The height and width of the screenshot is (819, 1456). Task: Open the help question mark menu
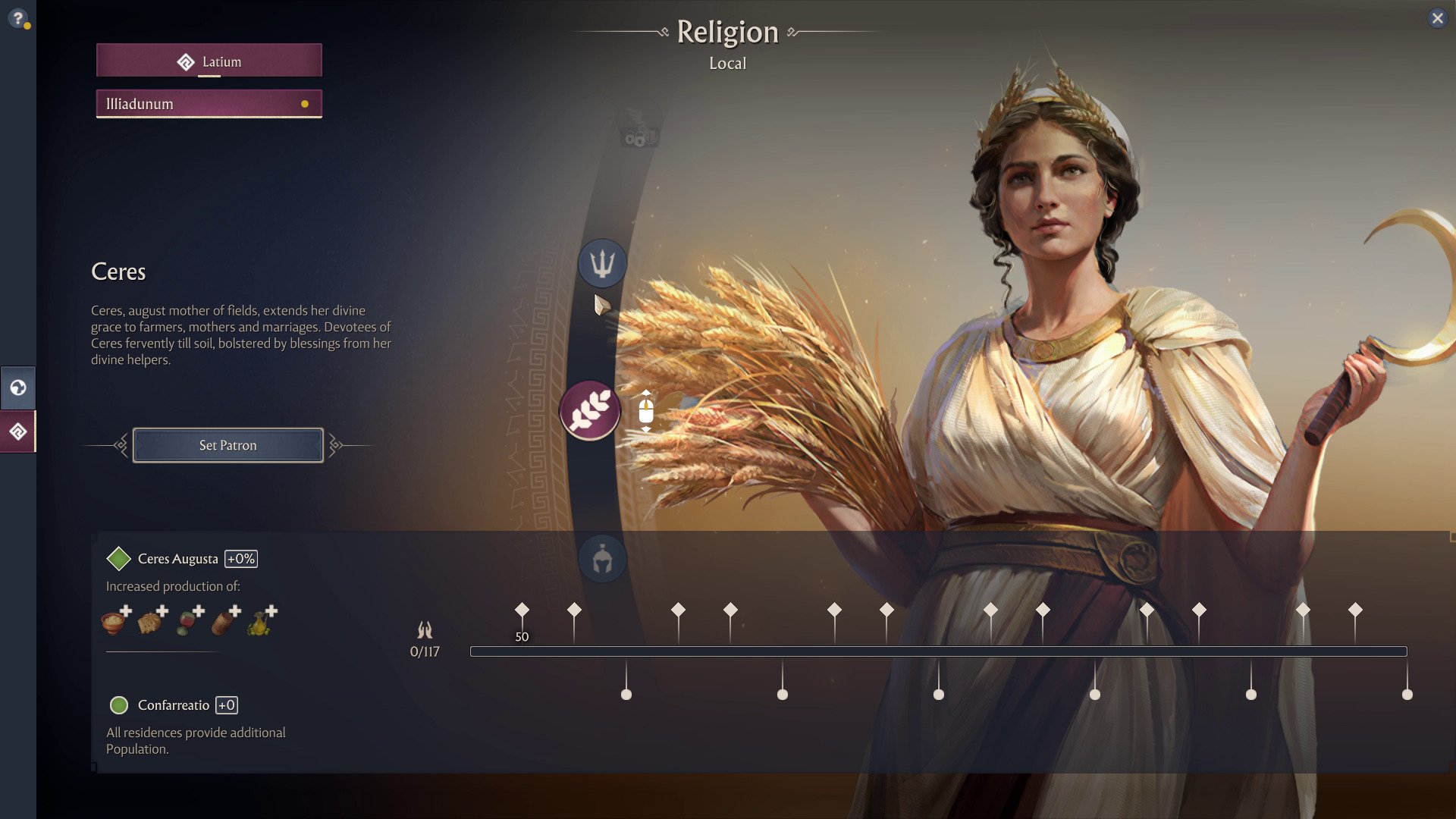click(x=18, y=18)
